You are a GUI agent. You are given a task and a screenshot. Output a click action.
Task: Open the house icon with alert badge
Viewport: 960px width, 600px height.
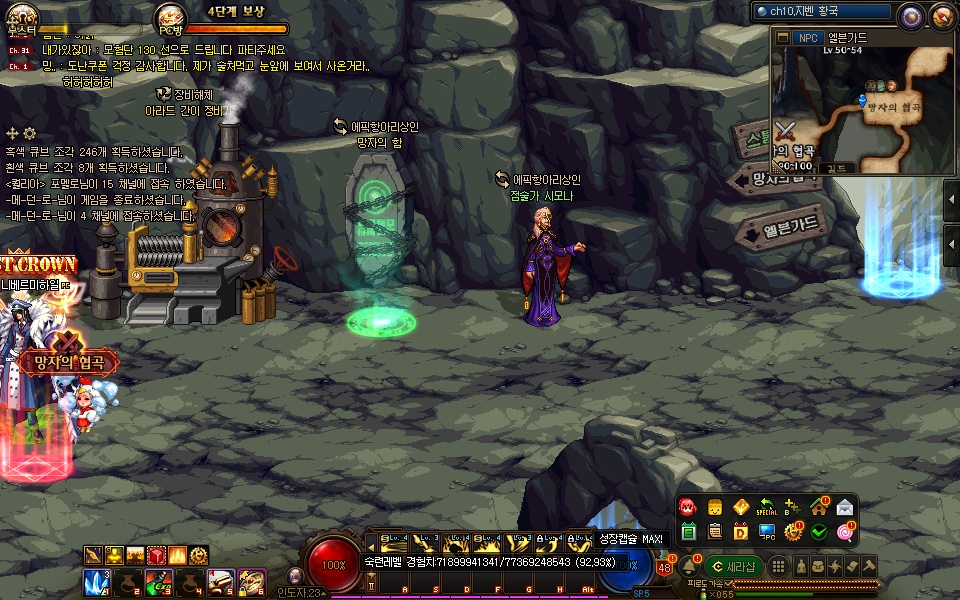[x=819, y=507]
